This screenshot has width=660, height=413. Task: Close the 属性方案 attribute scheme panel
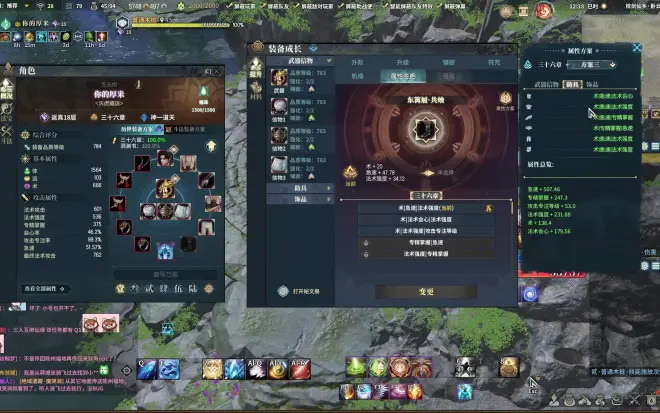[637, 48]
